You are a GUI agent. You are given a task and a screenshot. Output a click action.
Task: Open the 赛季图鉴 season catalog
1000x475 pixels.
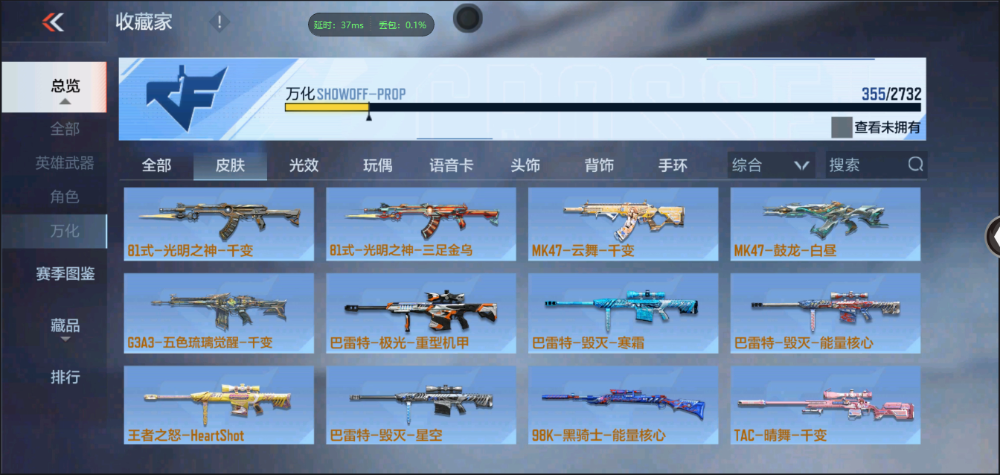pos(65,272)
